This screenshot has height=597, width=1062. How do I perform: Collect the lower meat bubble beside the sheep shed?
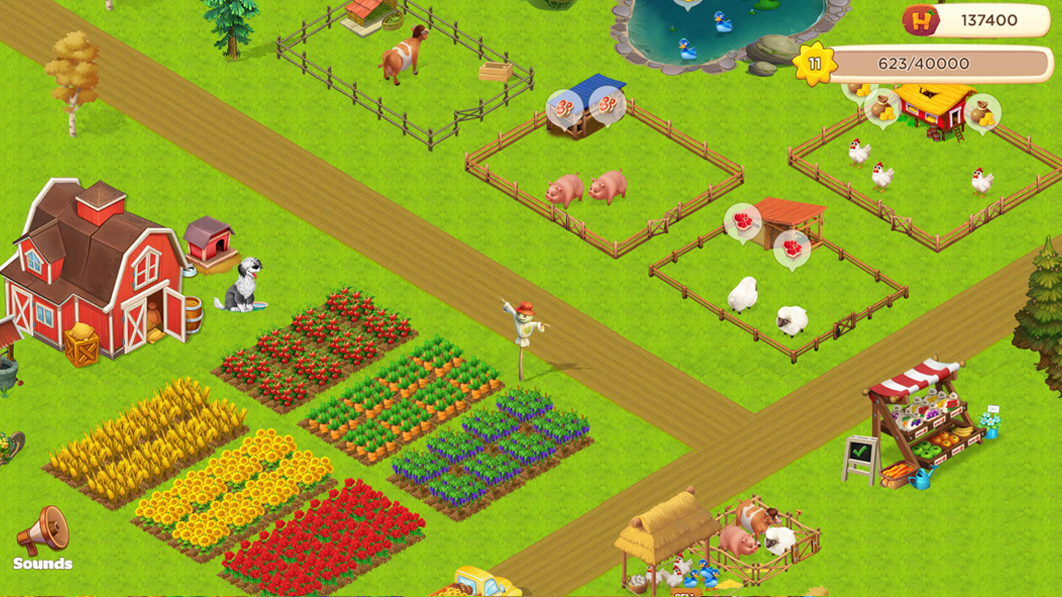(792, 248)
